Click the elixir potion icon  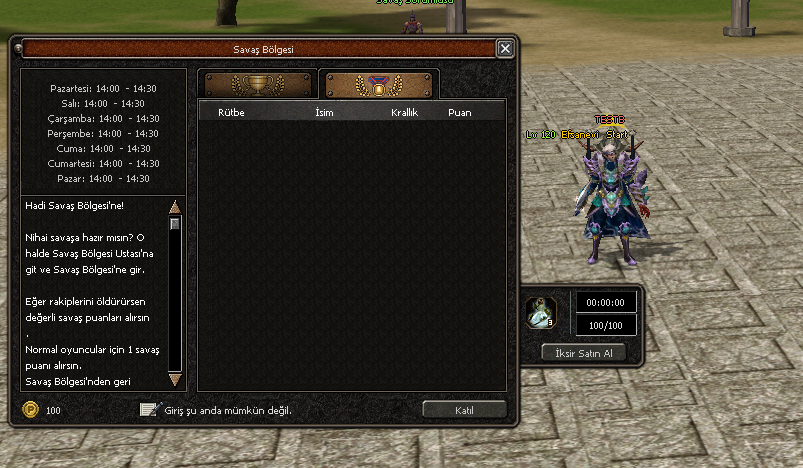pyautogui.click(x=541, y=313)
